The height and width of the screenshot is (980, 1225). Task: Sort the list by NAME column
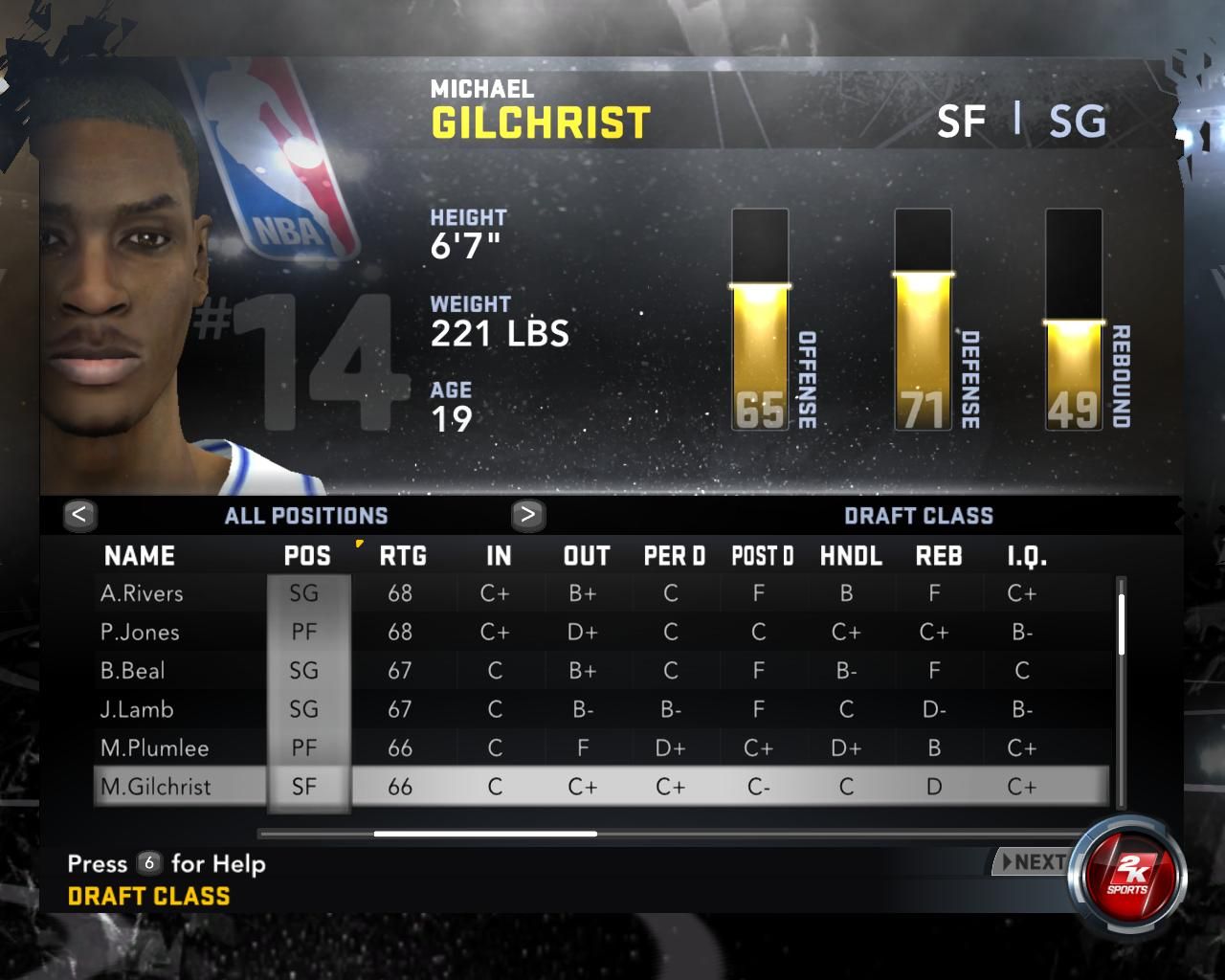tap(140, 556)
